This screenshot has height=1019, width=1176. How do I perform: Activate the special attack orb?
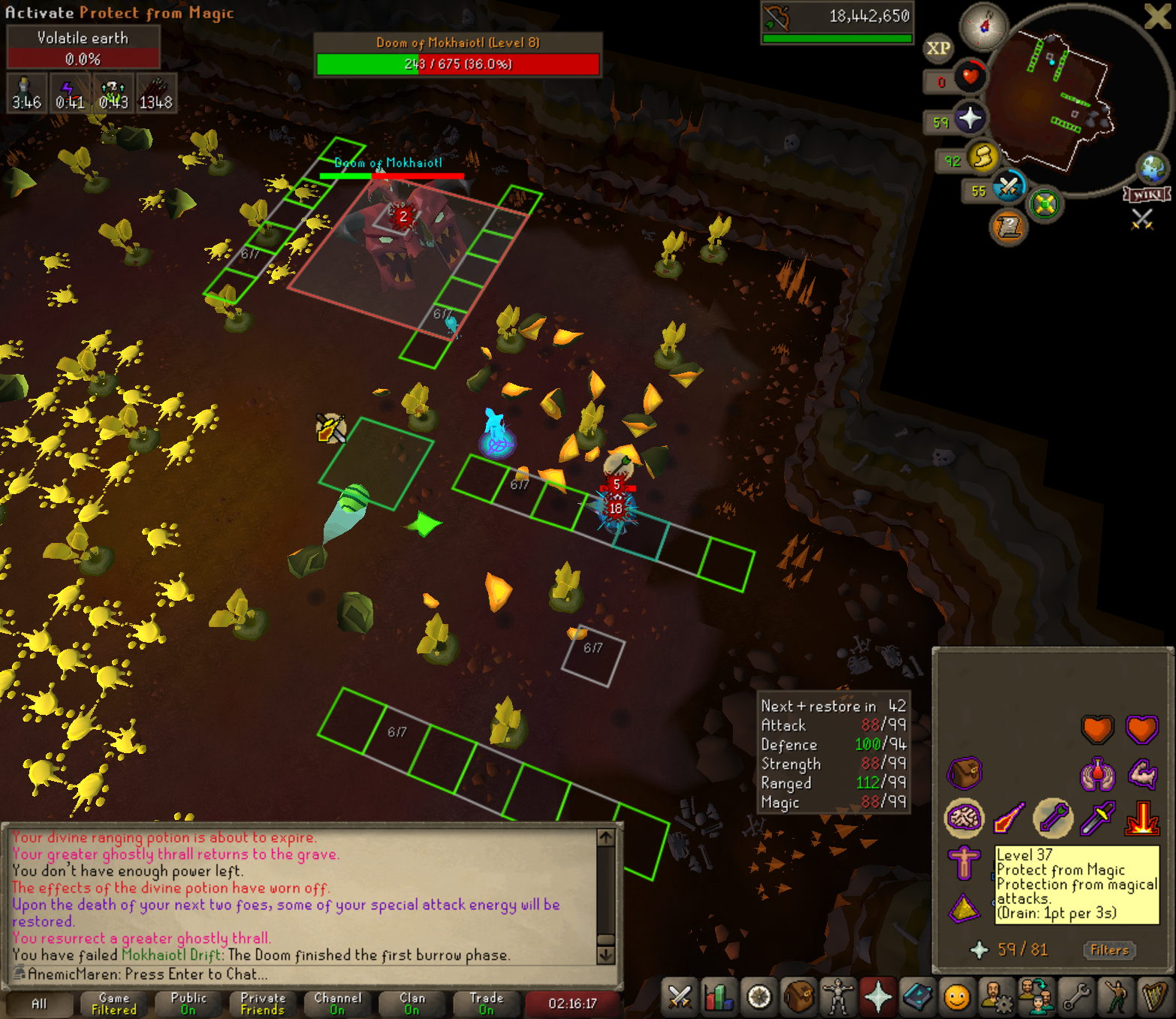point(1008,187)
